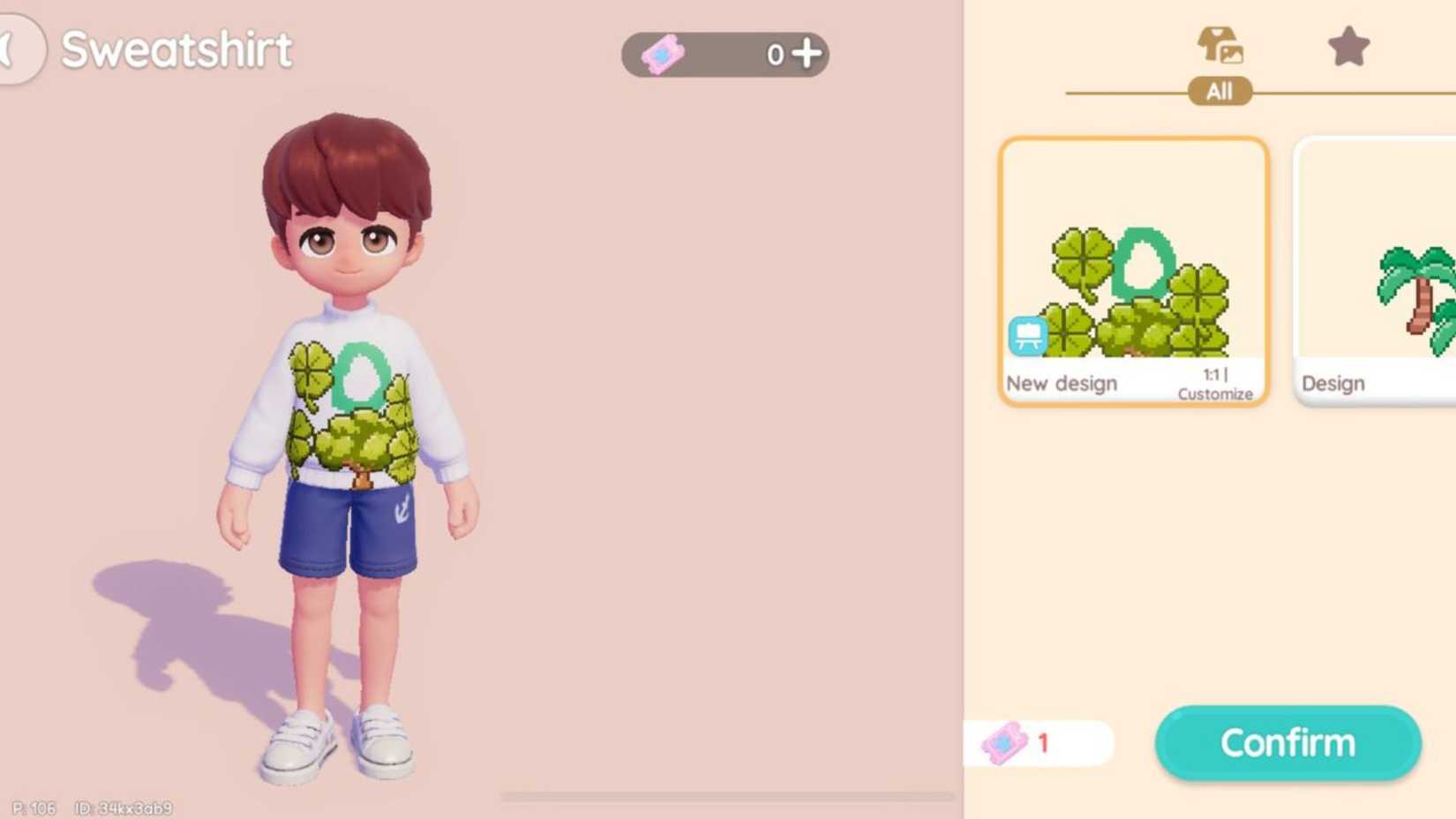Select the All category filter
Image resolution: width=1456 pixels, height=819 pixels.
[1220, 91]
